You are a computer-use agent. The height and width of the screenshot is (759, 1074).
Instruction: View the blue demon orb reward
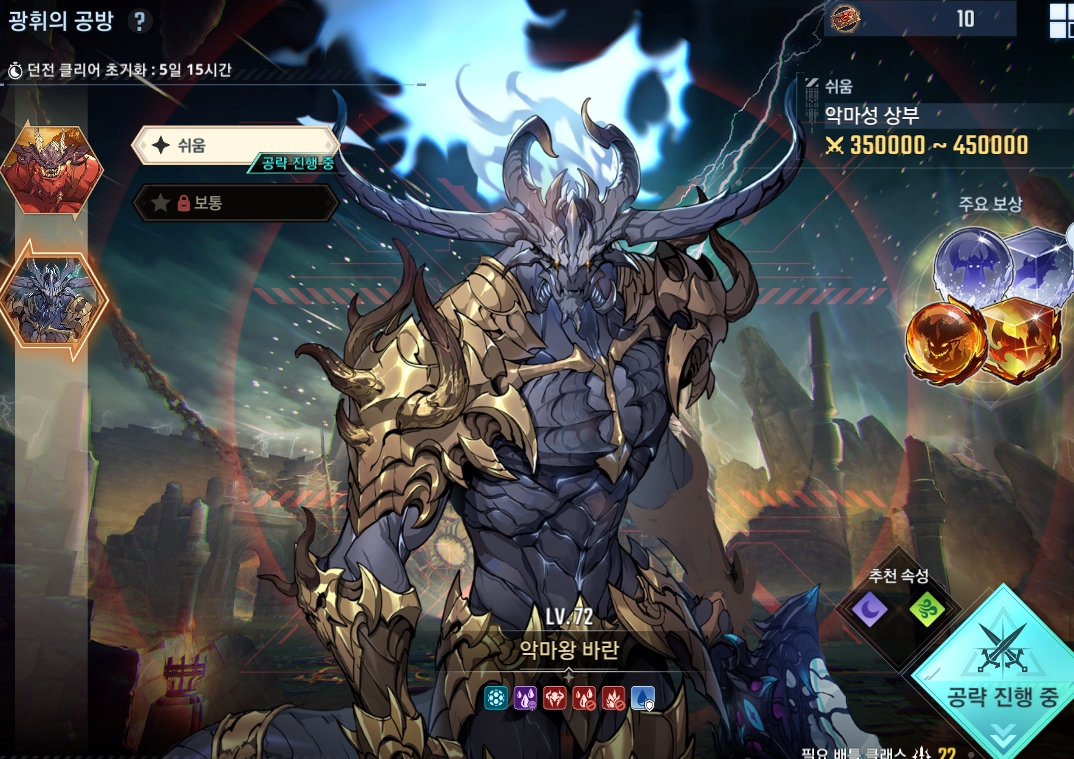pos(970,265)
